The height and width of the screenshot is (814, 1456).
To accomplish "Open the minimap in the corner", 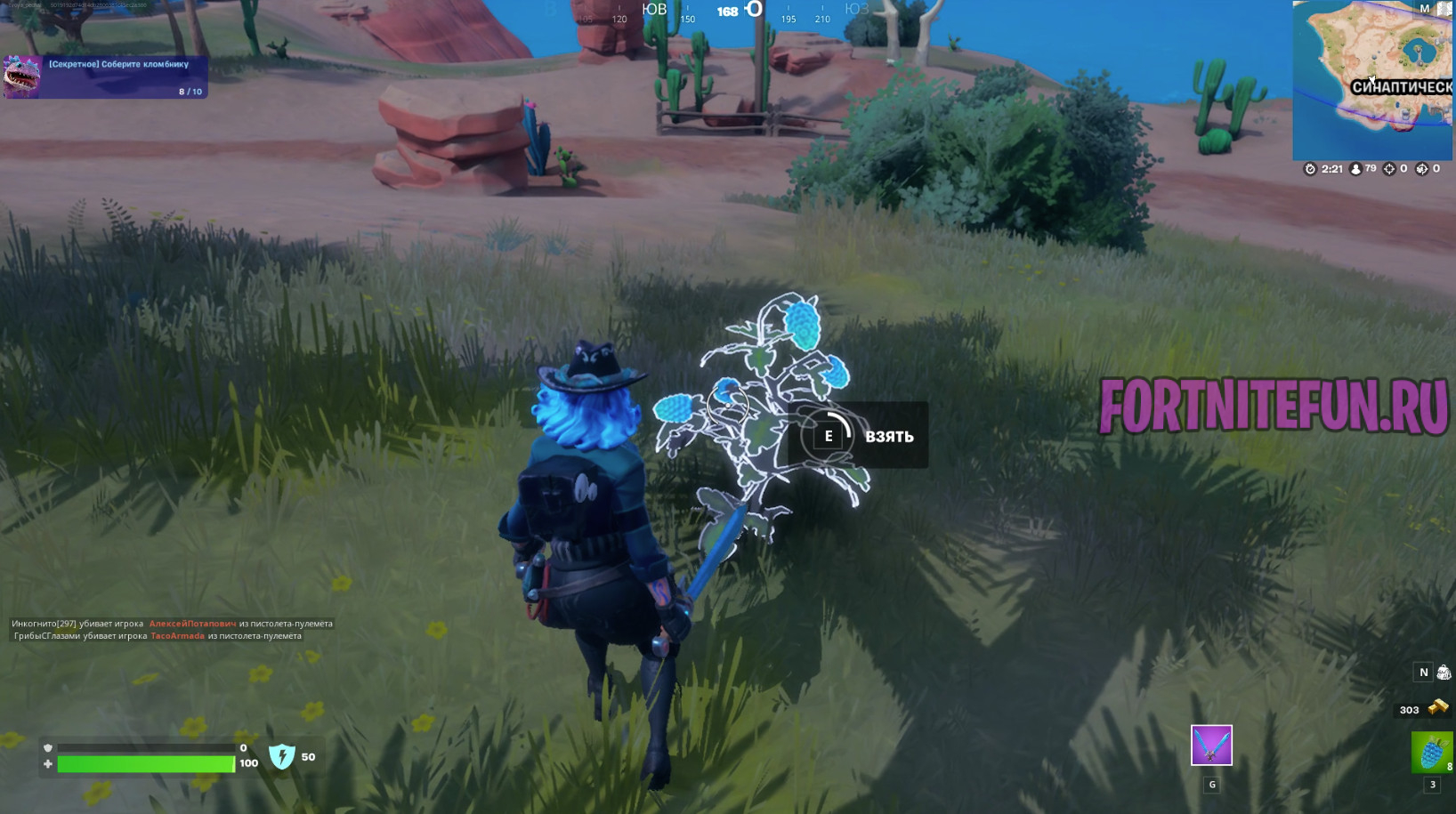I will click(x=1373, y=80).
